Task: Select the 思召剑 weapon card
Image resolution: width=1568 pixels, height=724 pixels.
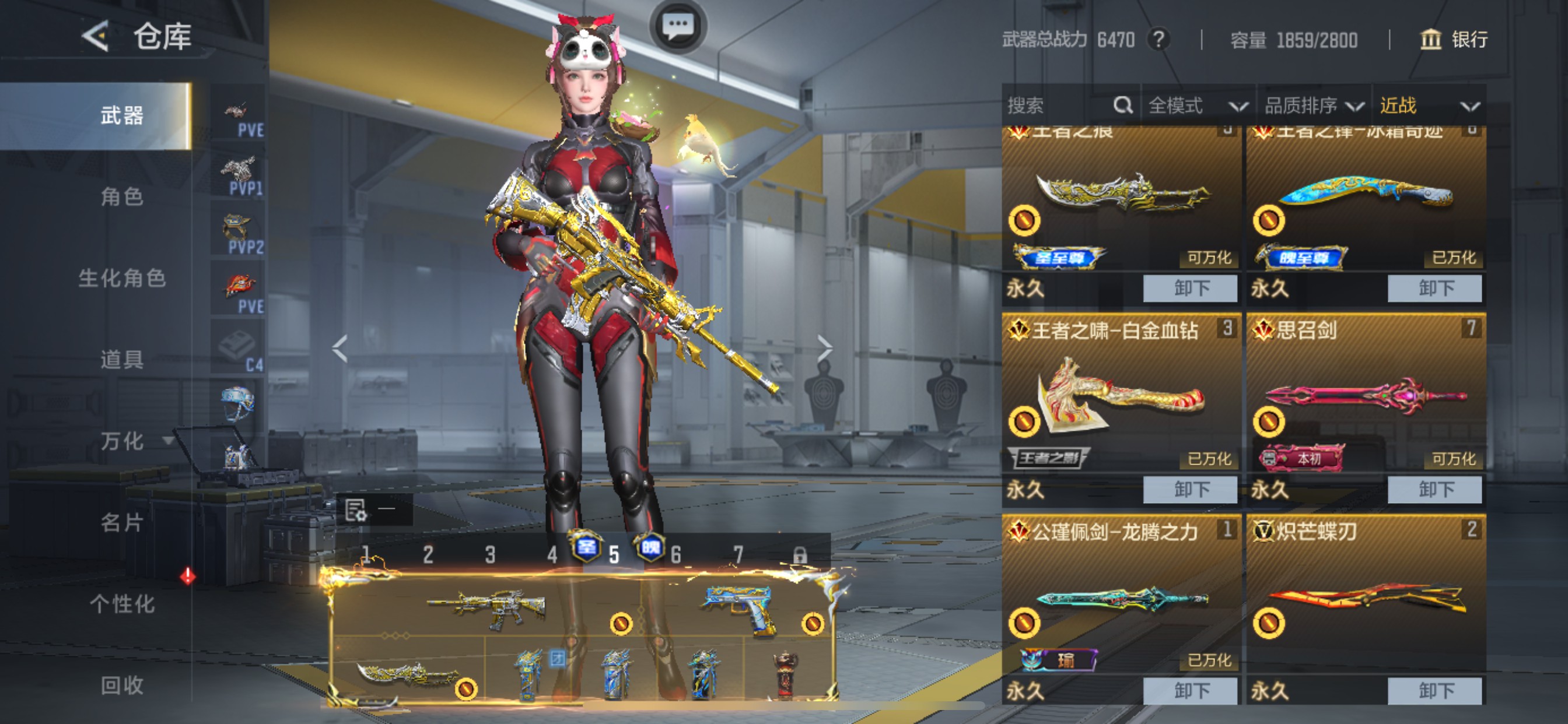Action: pos(1366,395)
